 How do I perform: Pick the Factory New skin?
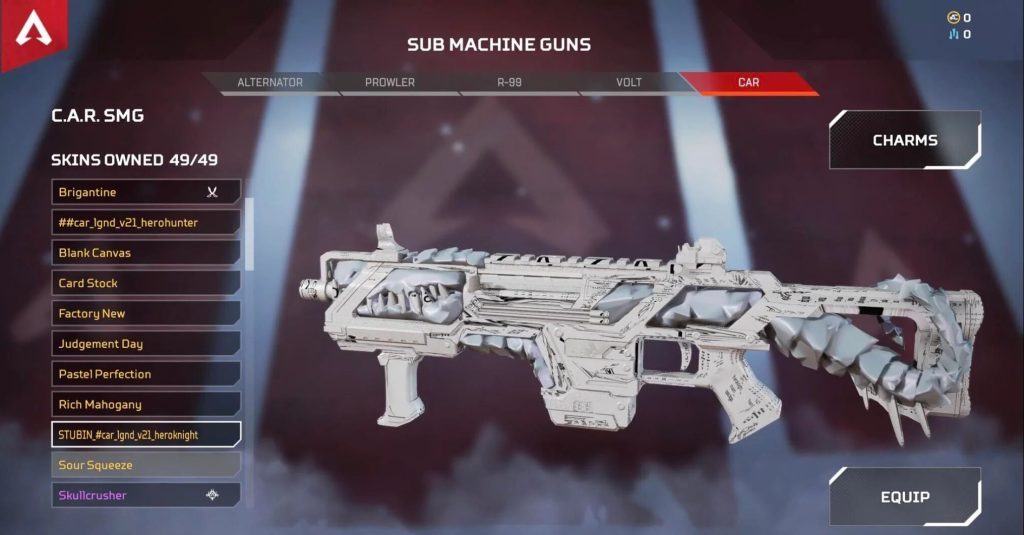coord(146,313)
